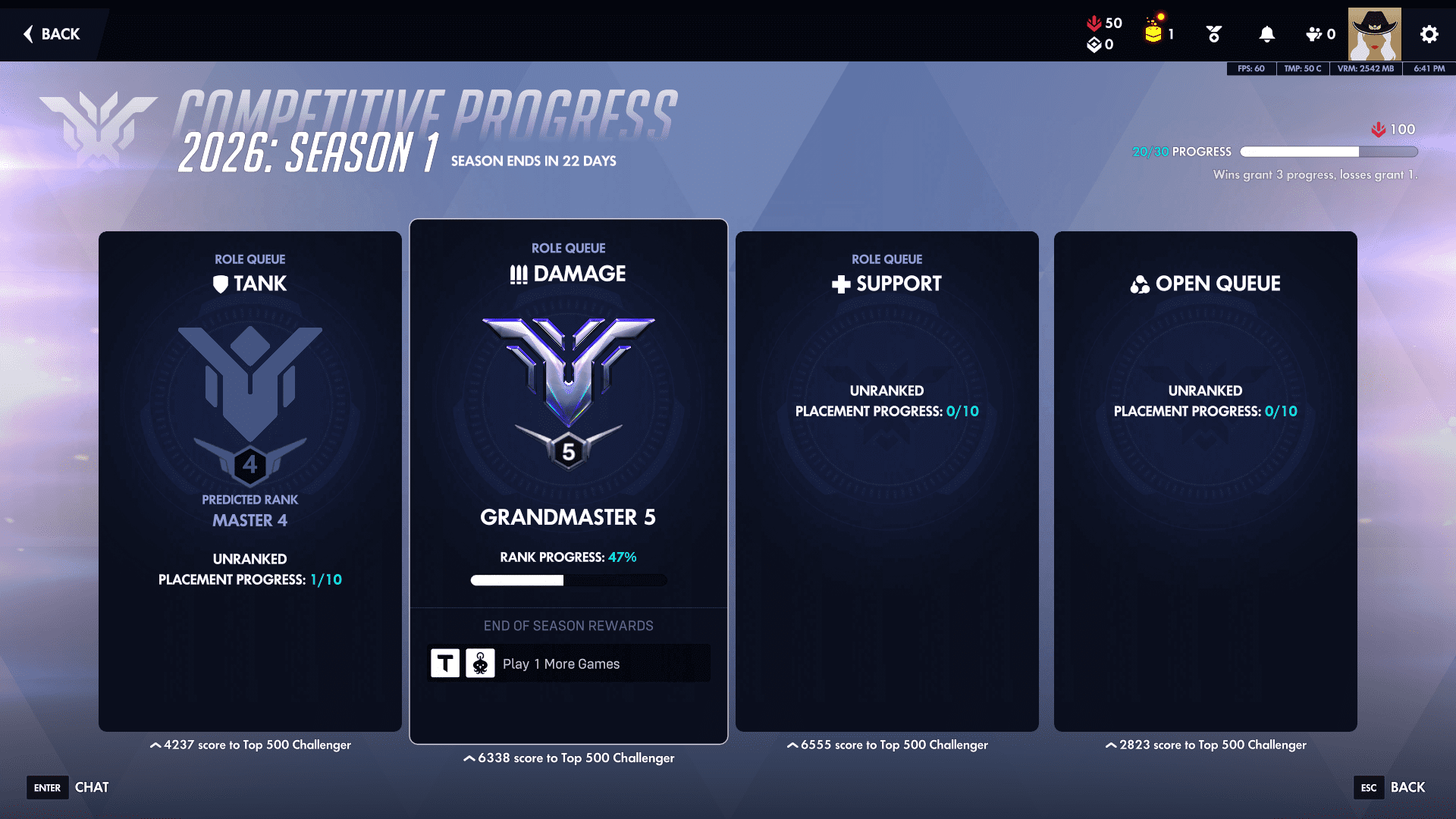Click the player avatar portrait
This screenshot has height=819, width=1456.
coord(1375,34)
